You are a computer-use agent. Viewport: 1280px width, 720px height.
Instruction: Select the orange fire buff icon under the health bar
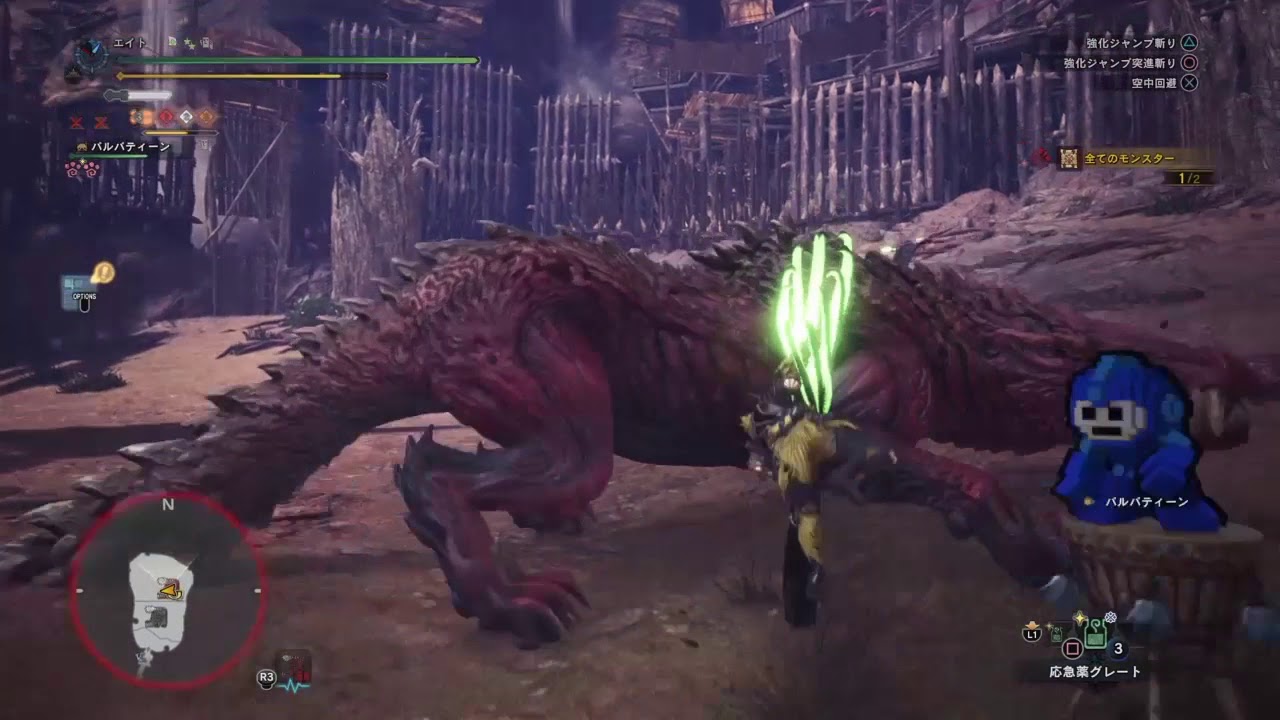[x=140, y=117]
